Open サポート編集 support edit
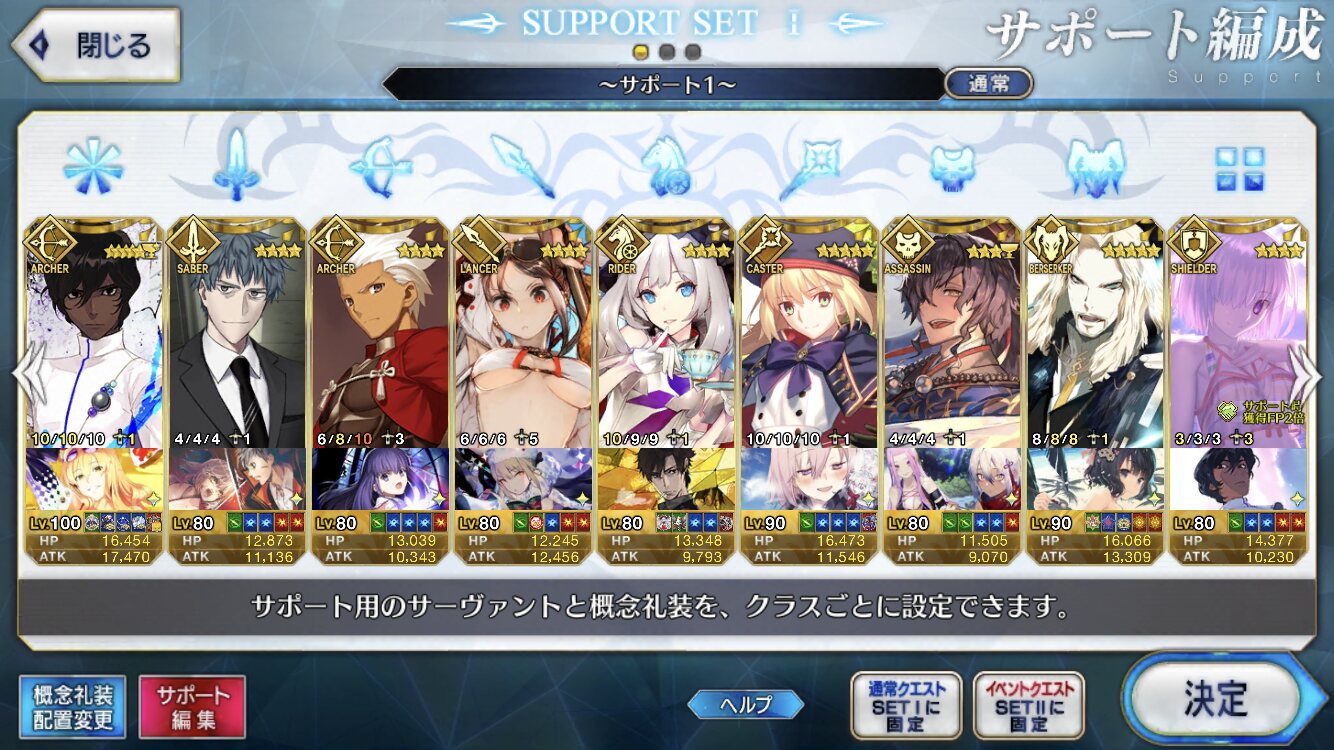The image size is (1334, 750). pos(192,707)
